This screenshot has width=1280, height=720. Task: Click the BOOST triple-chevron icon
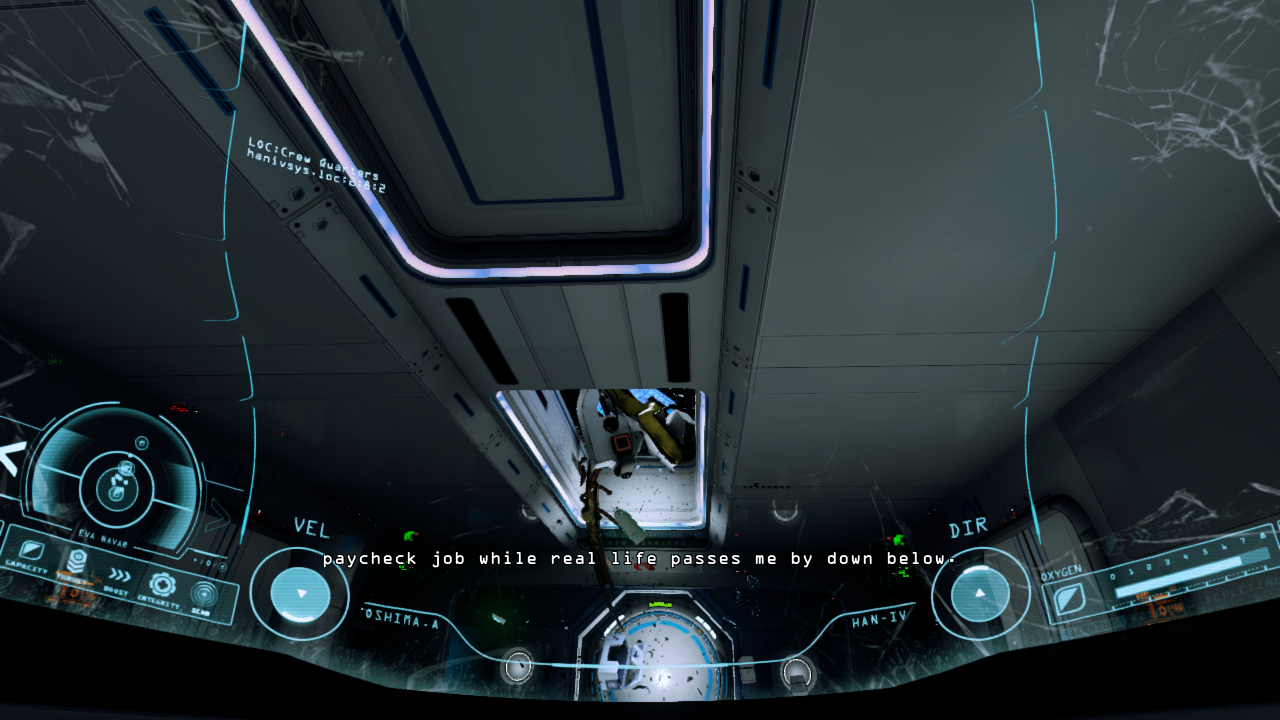pos(120,575)
